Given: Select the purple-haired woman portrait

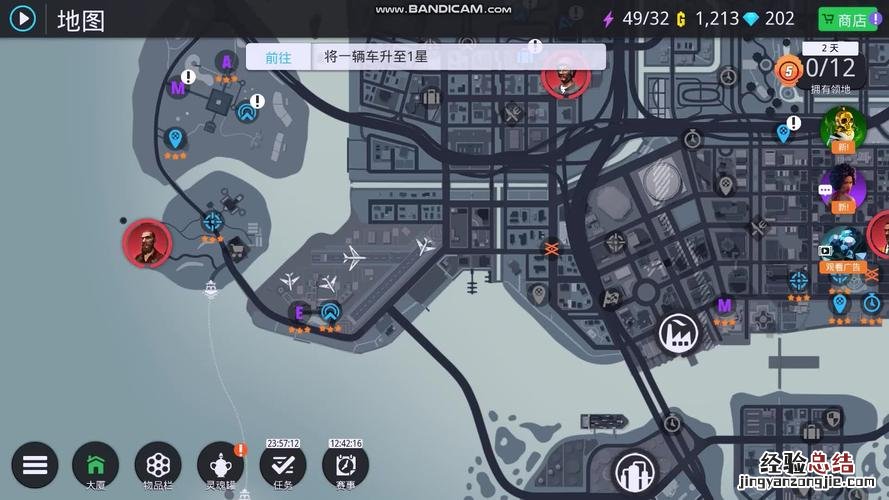Looking at the screenshot, I should click(842, 187).
